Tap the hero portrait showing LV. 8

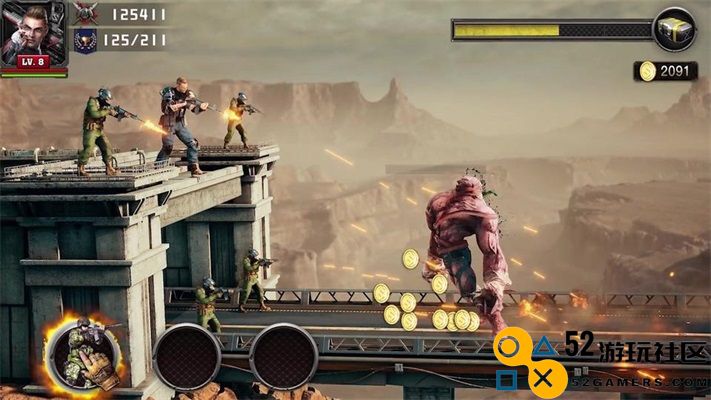(x=34, y=34)
